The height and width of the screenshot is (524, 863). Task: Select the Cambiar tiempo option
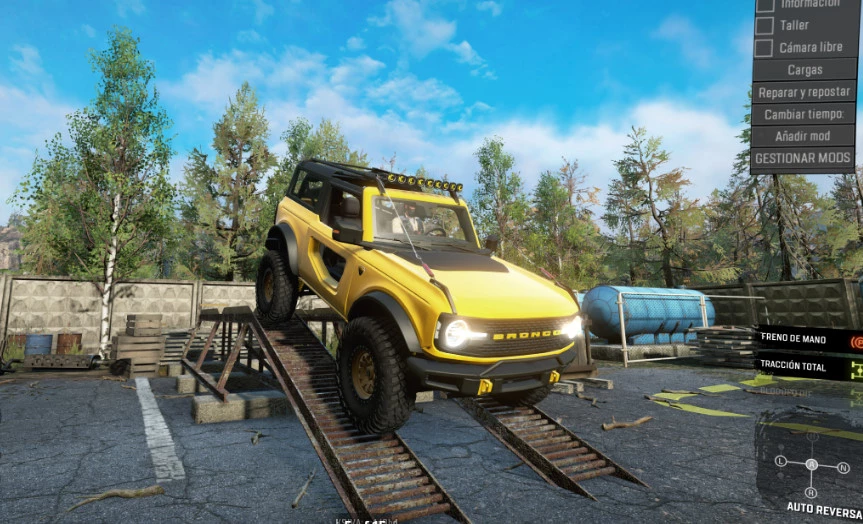pos(804,114)
